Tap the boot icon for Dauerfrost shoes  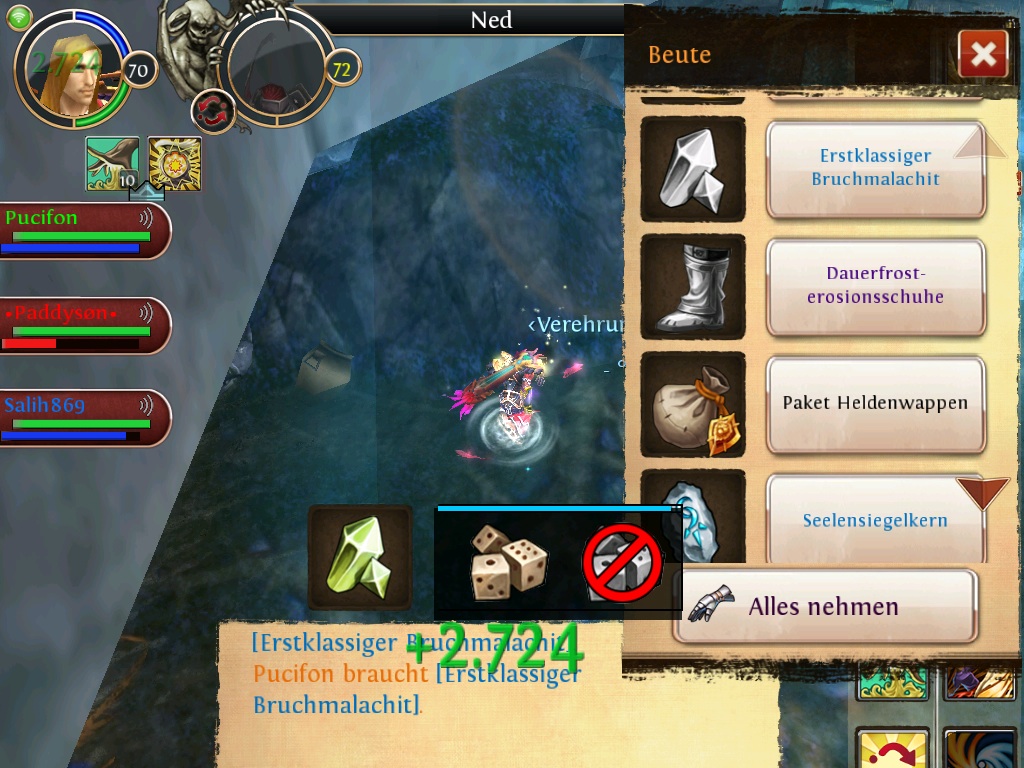(692, 285)
